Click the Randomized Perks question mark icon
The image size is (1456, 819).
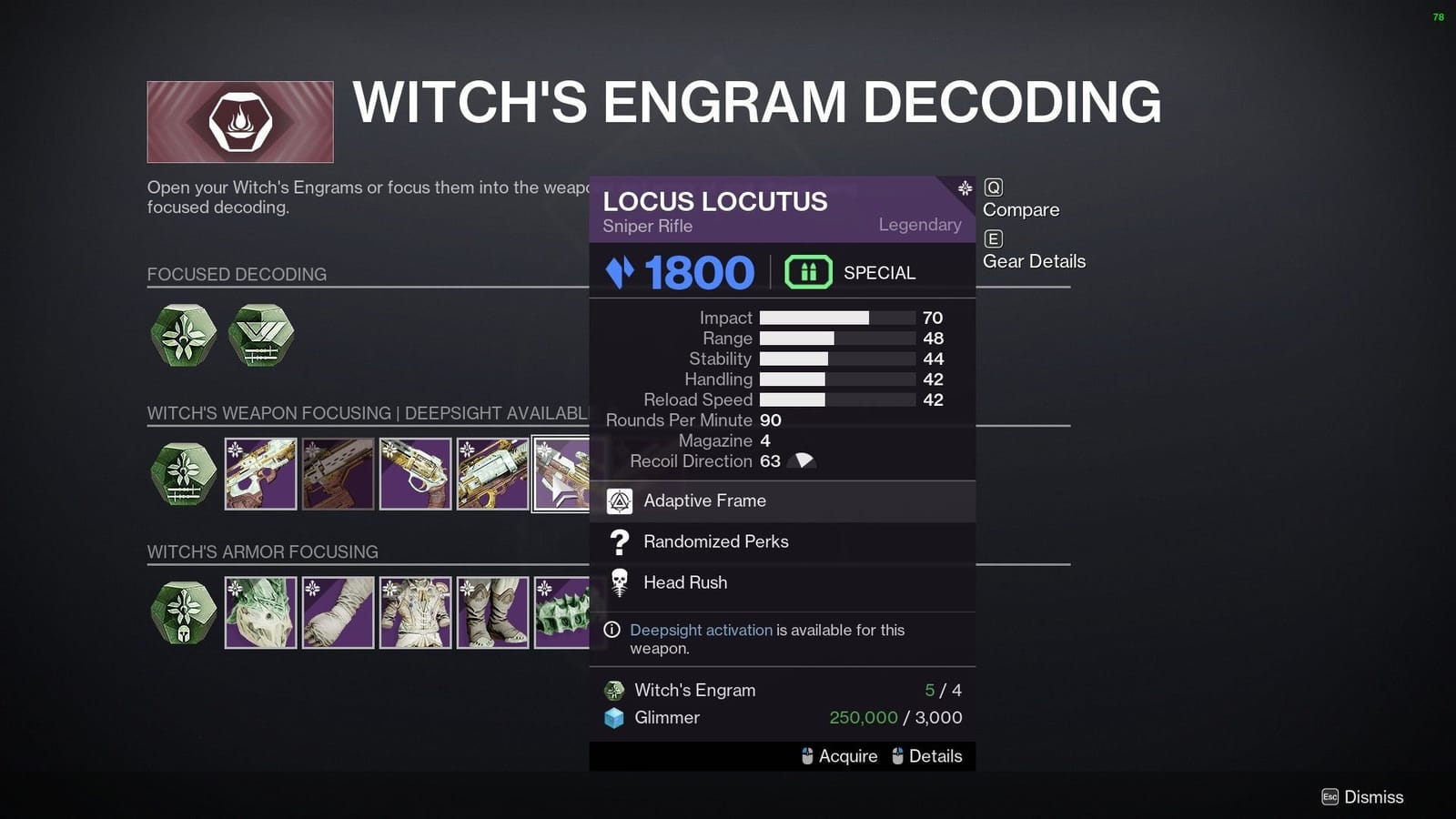620,542
